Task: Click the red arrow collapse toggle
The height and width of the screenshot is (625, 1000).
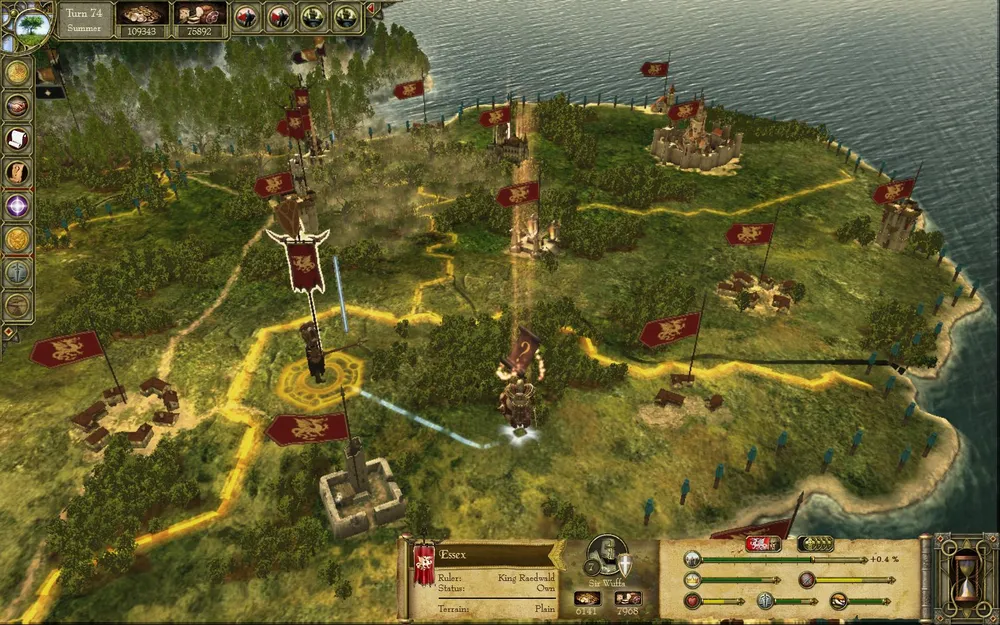Action: (x=373, y=10)
